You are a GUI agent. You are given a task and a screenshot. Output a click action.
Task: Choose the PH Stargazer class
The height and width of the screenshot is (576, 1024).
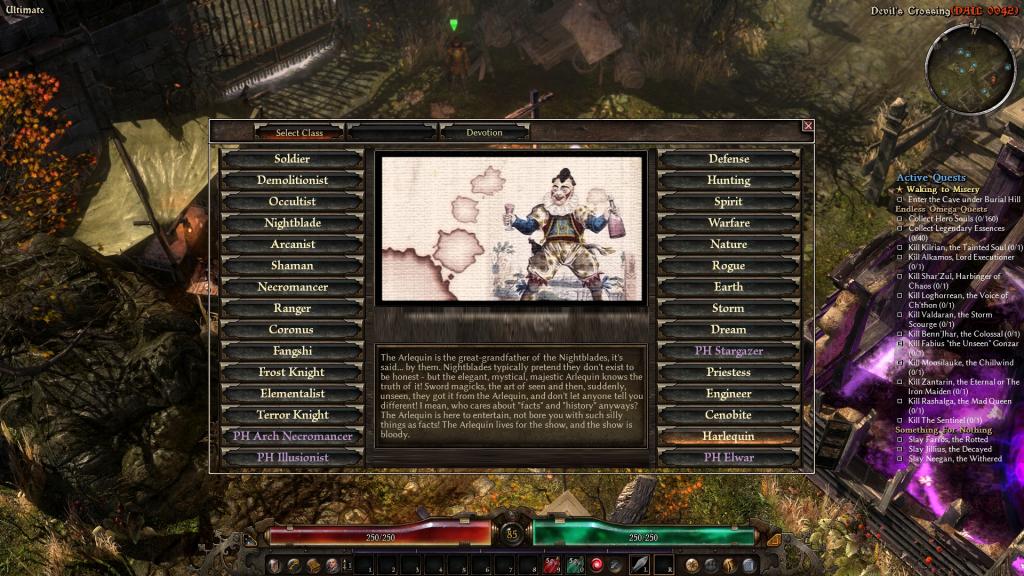(728, 351)
